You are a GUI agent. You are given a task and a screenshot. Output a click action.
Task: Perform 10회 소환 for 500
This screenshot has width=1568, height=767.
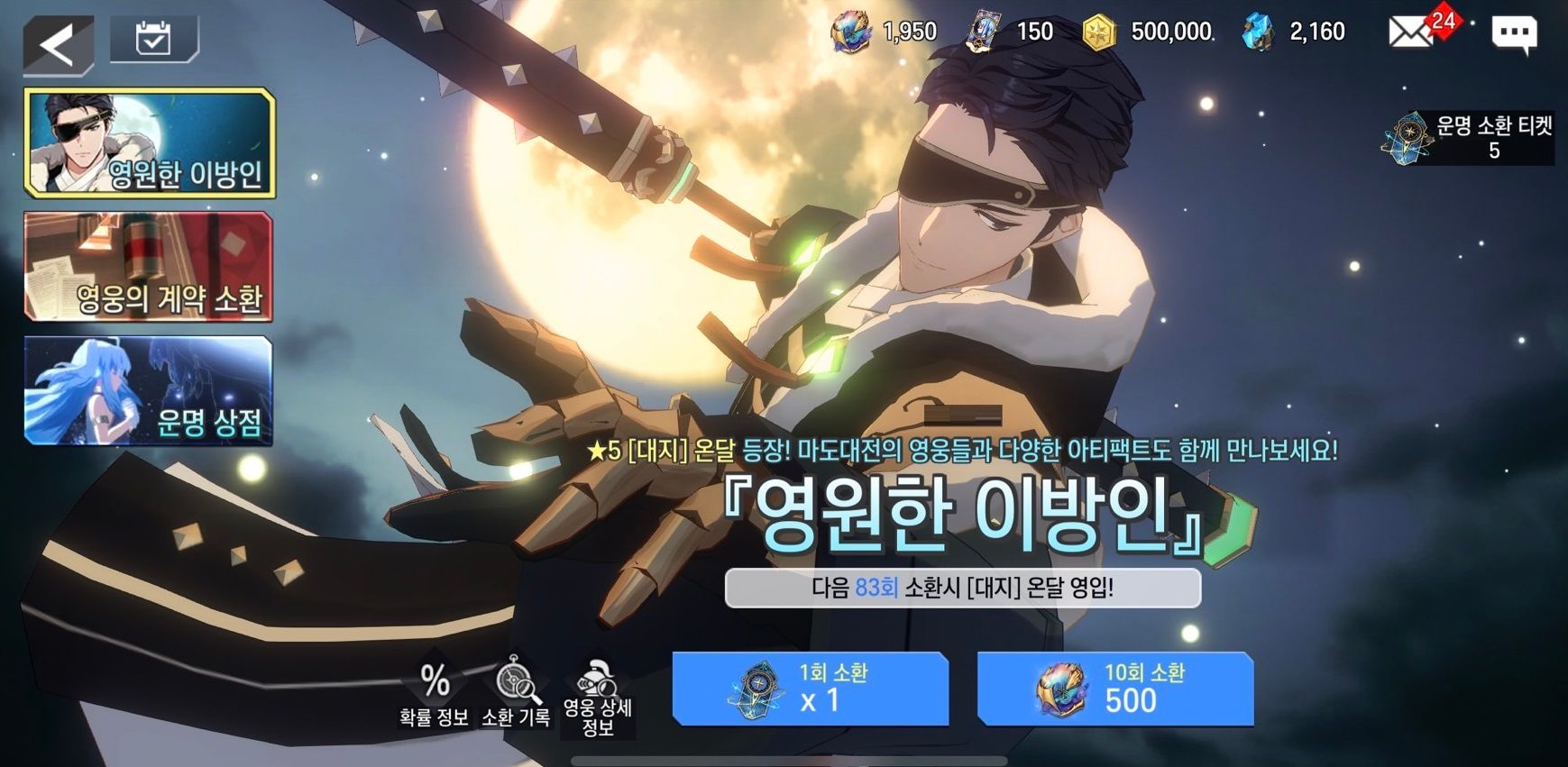coord(1115,689)
